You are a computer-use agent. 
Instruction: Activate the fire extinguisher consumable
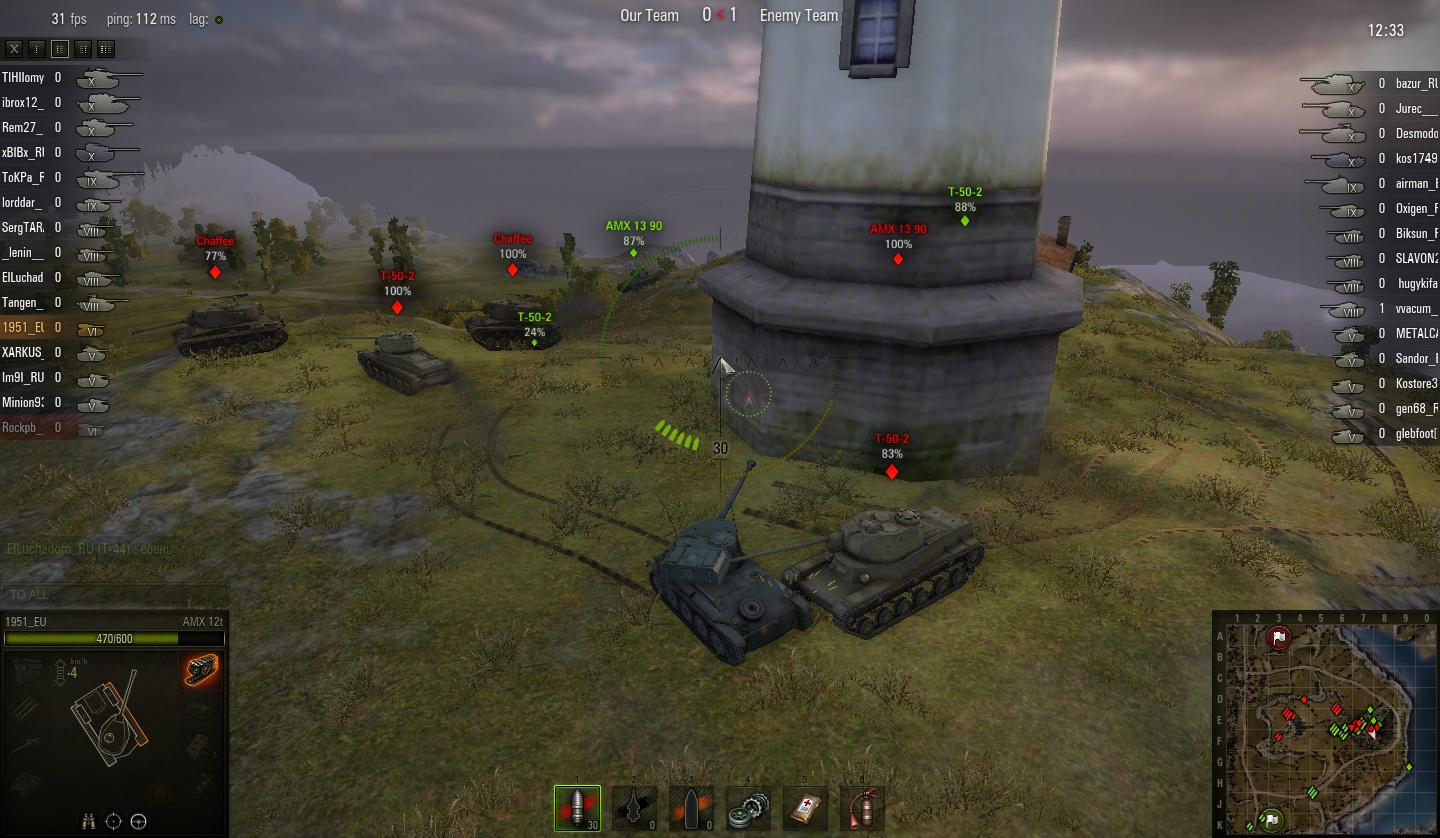point(861,808)
